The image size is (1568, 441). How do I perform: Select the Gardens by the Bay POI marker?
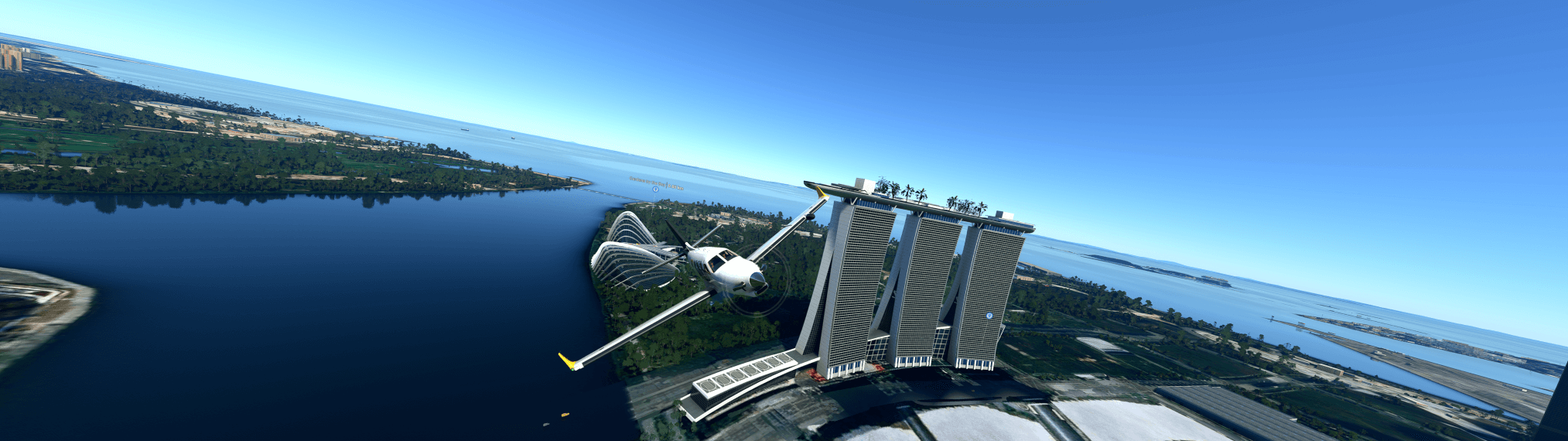click(x=656, y=188)
